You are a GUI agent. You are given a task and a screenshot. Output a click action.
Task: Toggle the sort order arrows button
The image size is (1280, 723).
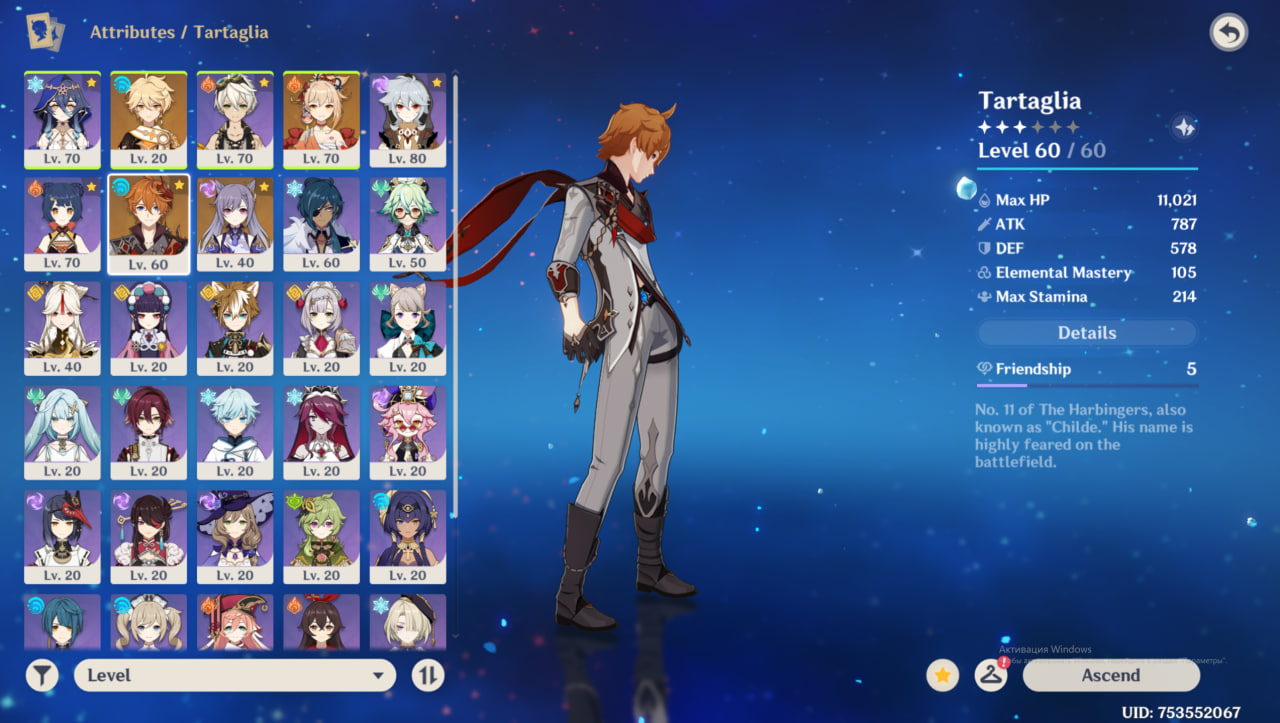click(x=427, y=675)
